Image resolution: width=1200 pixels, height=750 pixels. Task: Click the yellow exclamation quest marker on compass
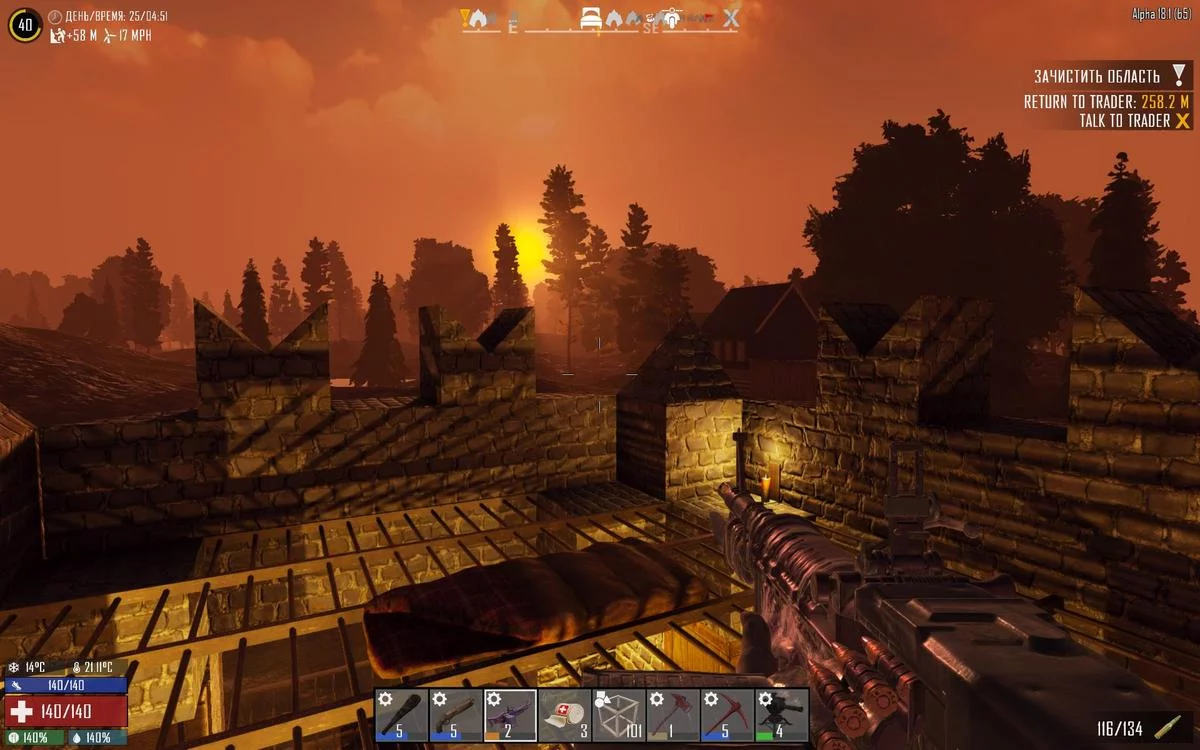tap(465, 17)
